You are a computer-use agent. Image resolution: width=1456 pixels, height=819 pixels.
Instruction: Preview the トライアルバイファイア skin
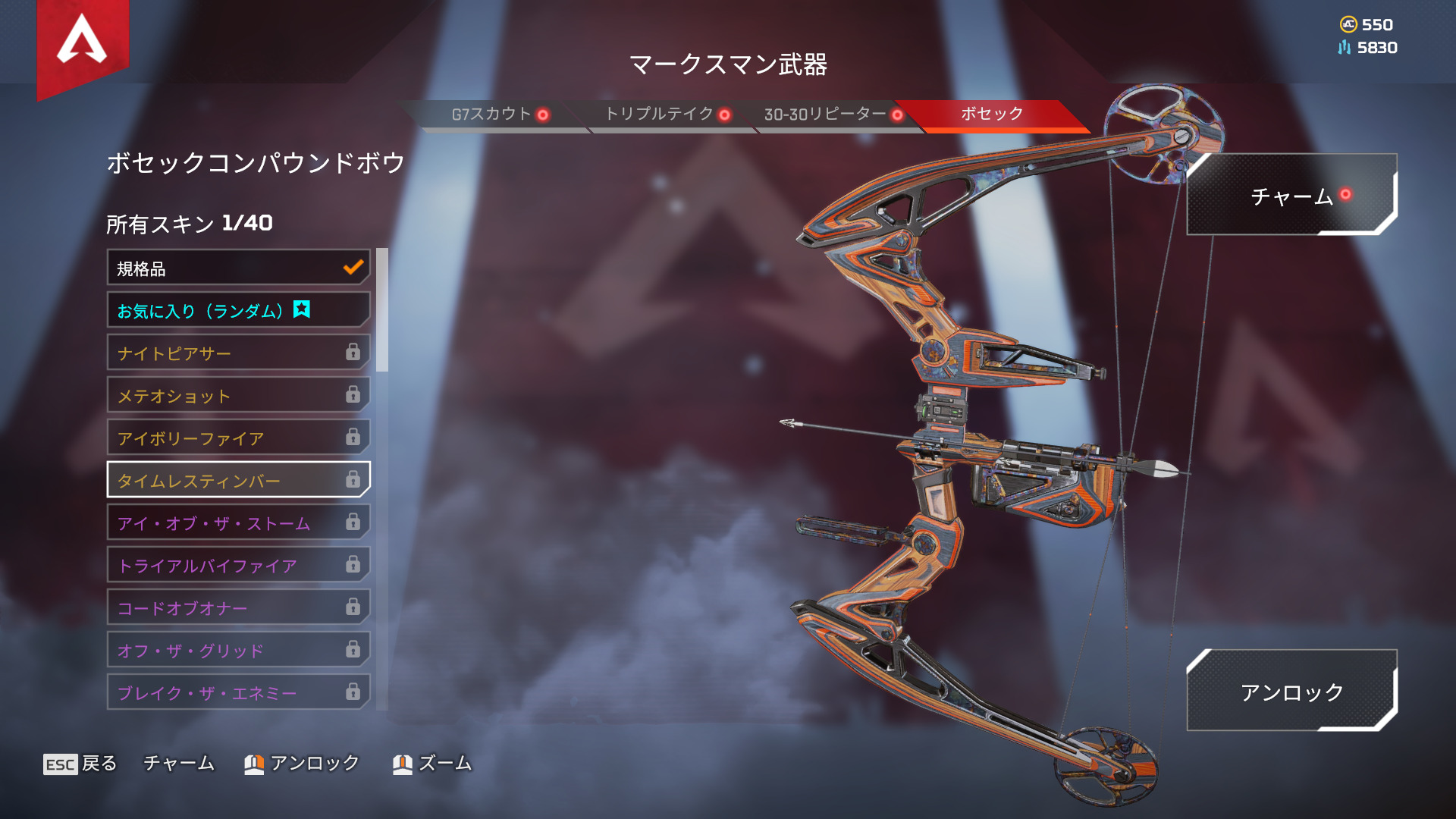pyautogui.click(x=238, y=566)
